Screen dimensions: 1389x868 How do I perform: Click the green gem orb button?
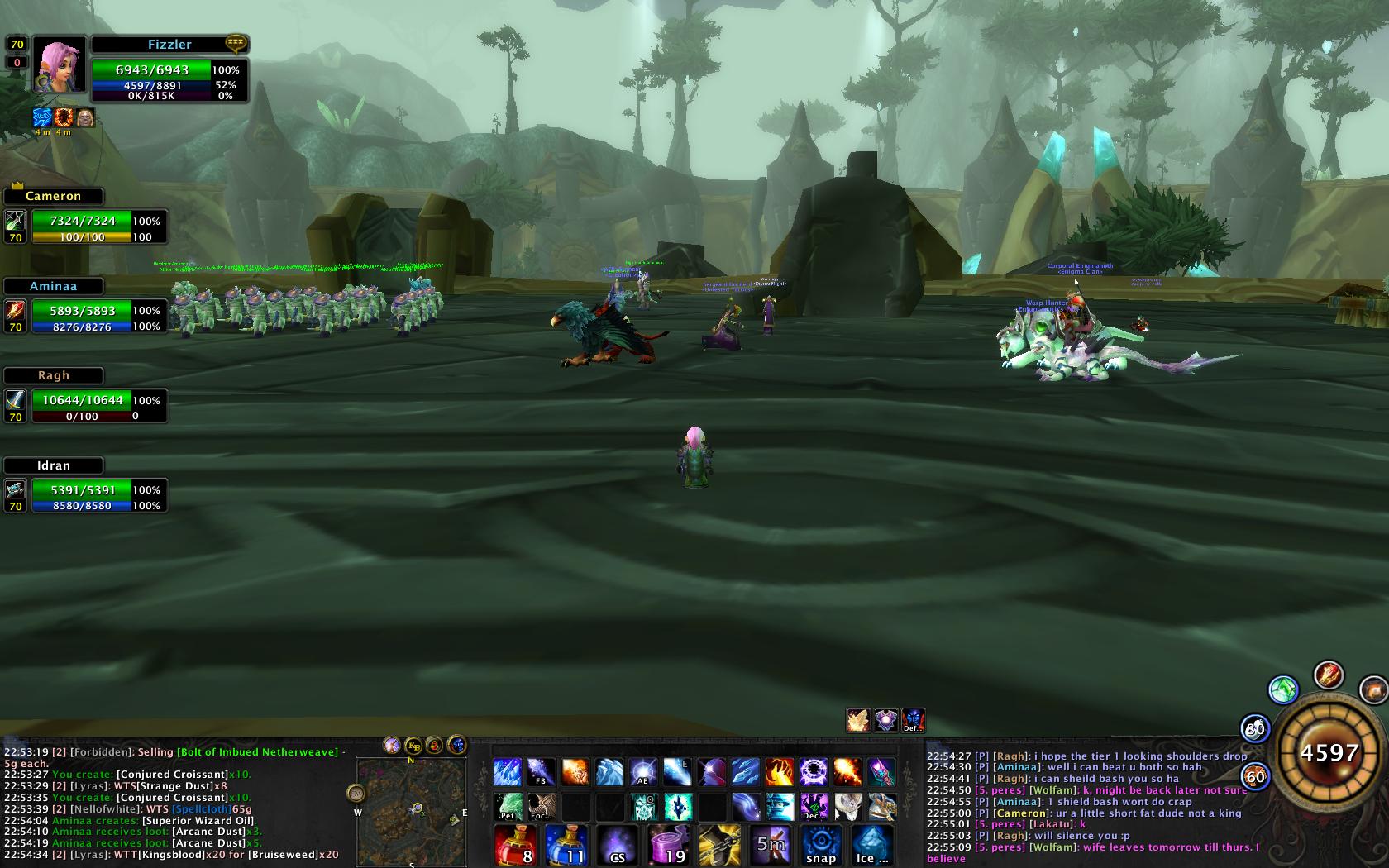1283,689
